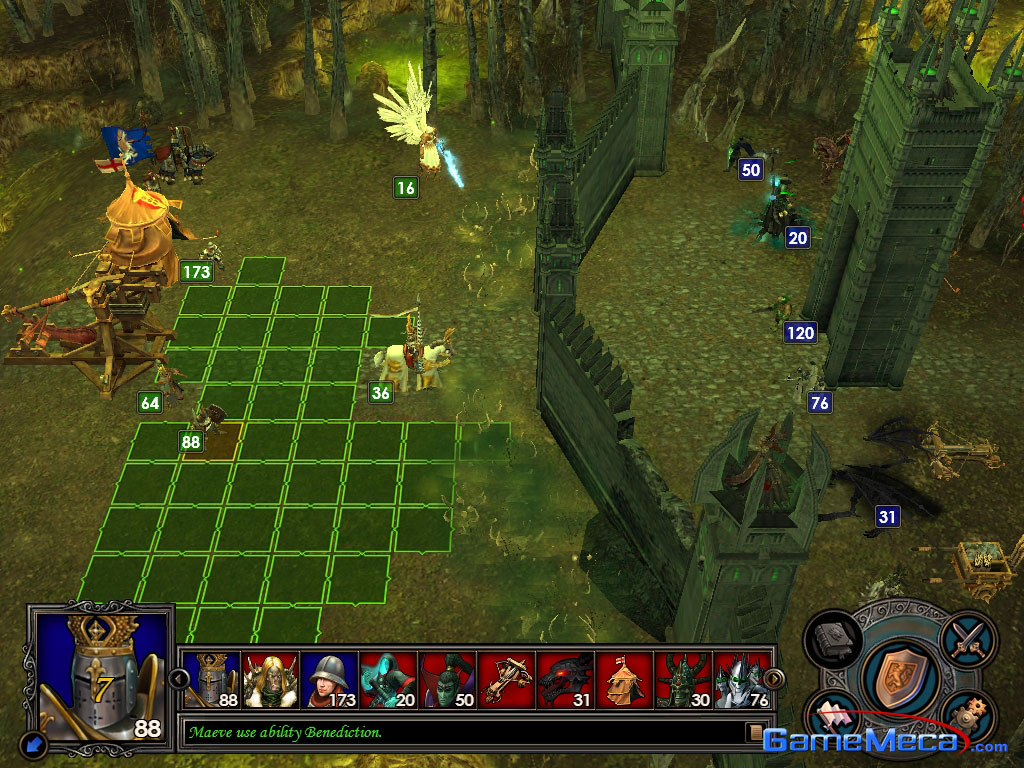The height and width of the screenshot is (768, 1024).
Task: Select the helmeted footman portrait showing 173
Action: [x=329, y=680]
